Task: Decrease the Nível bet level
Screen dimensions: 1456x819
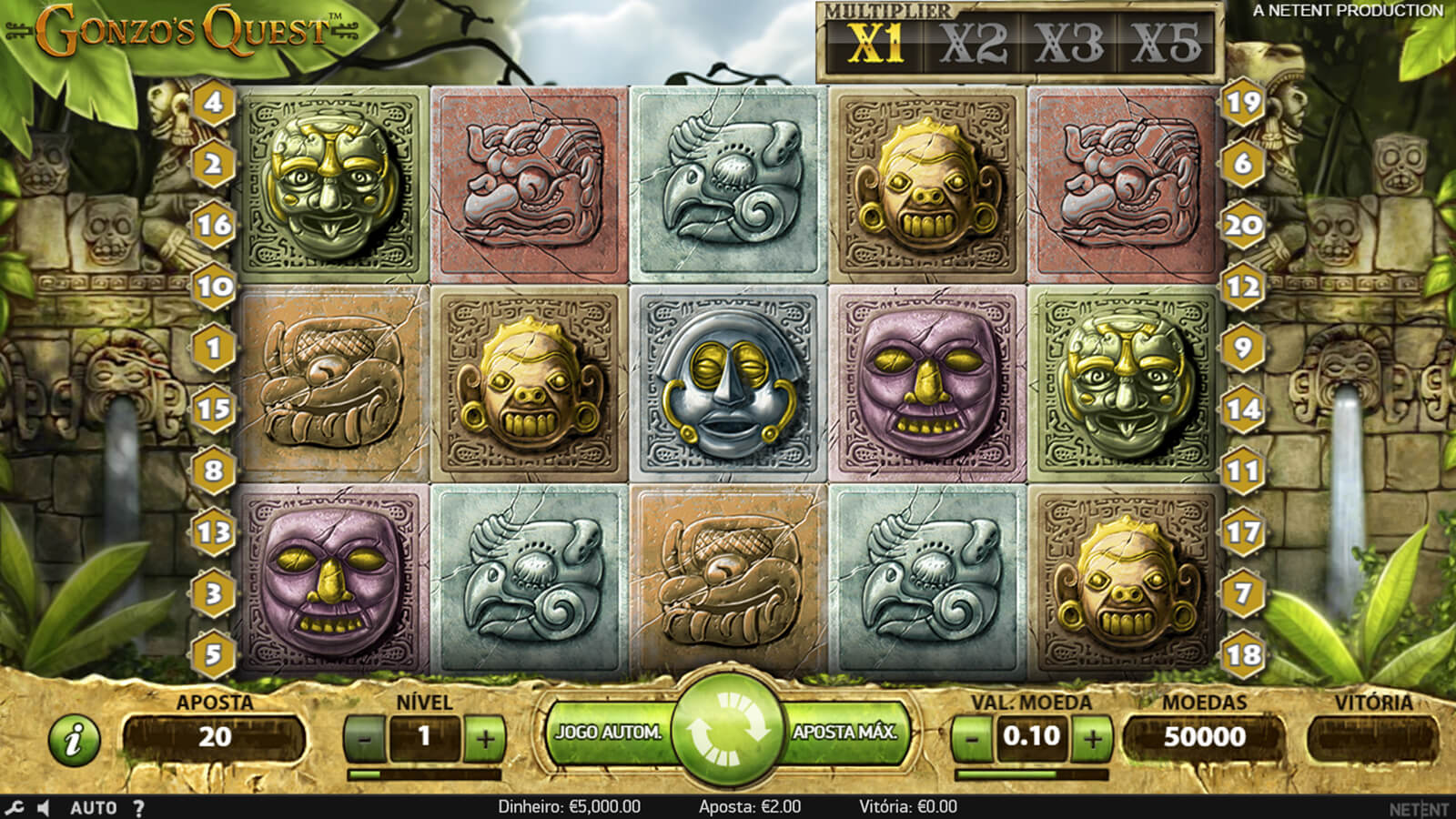Action: 365,738
